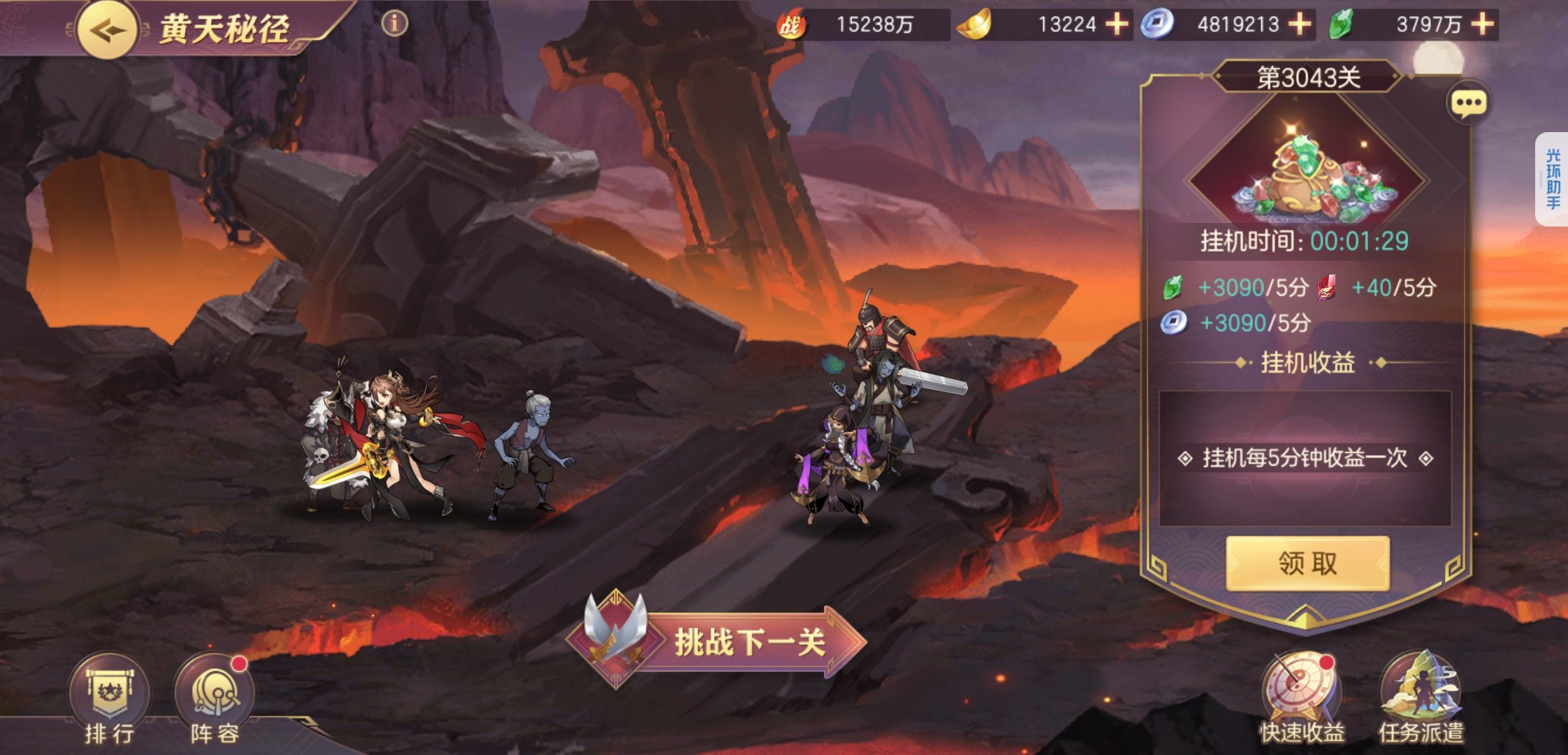The width and height of the screenshot is (1568, 755).
Task: Open the 排行 ranking board
Action: pyautogui.click(x=110, y=698)
